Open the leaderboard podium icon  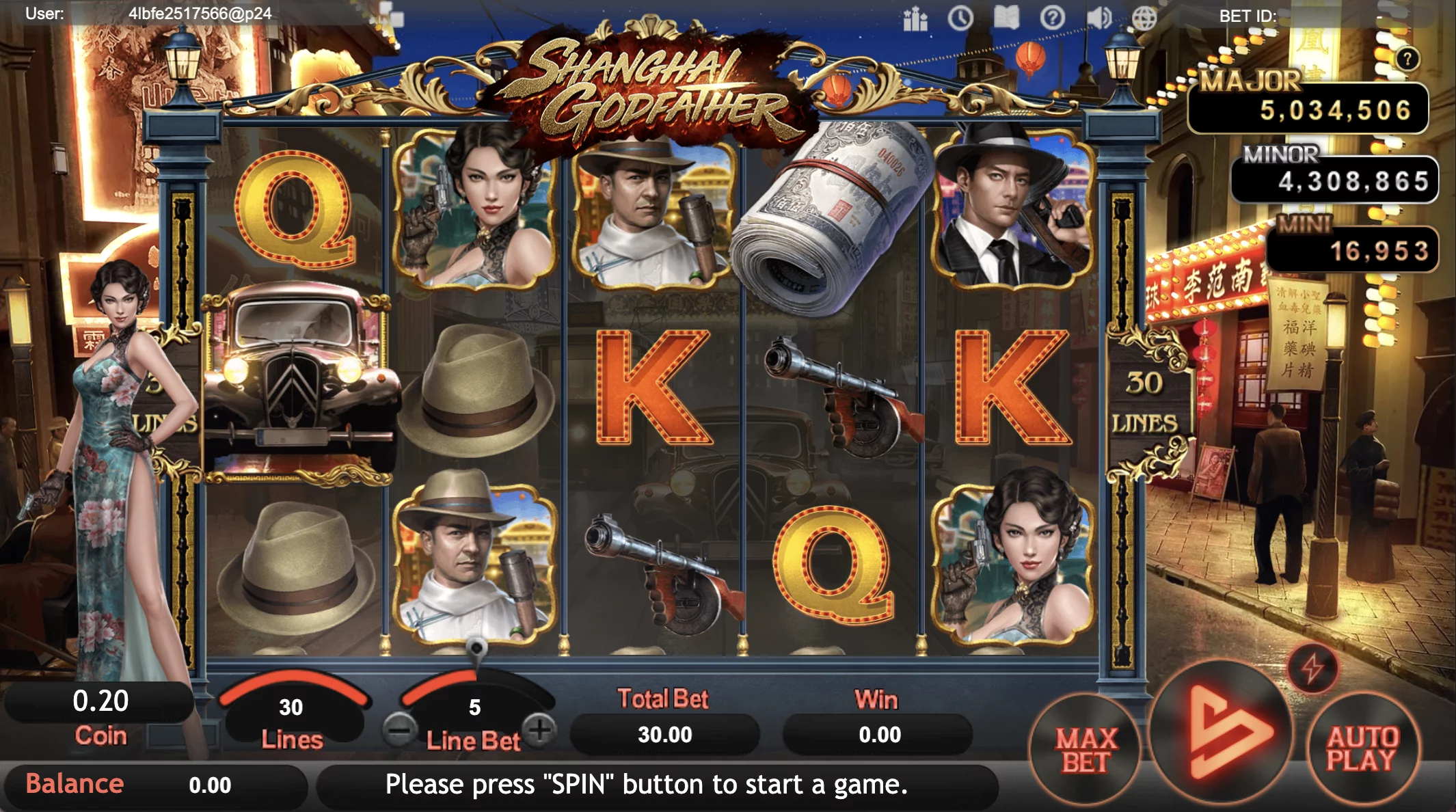point(915,19)
